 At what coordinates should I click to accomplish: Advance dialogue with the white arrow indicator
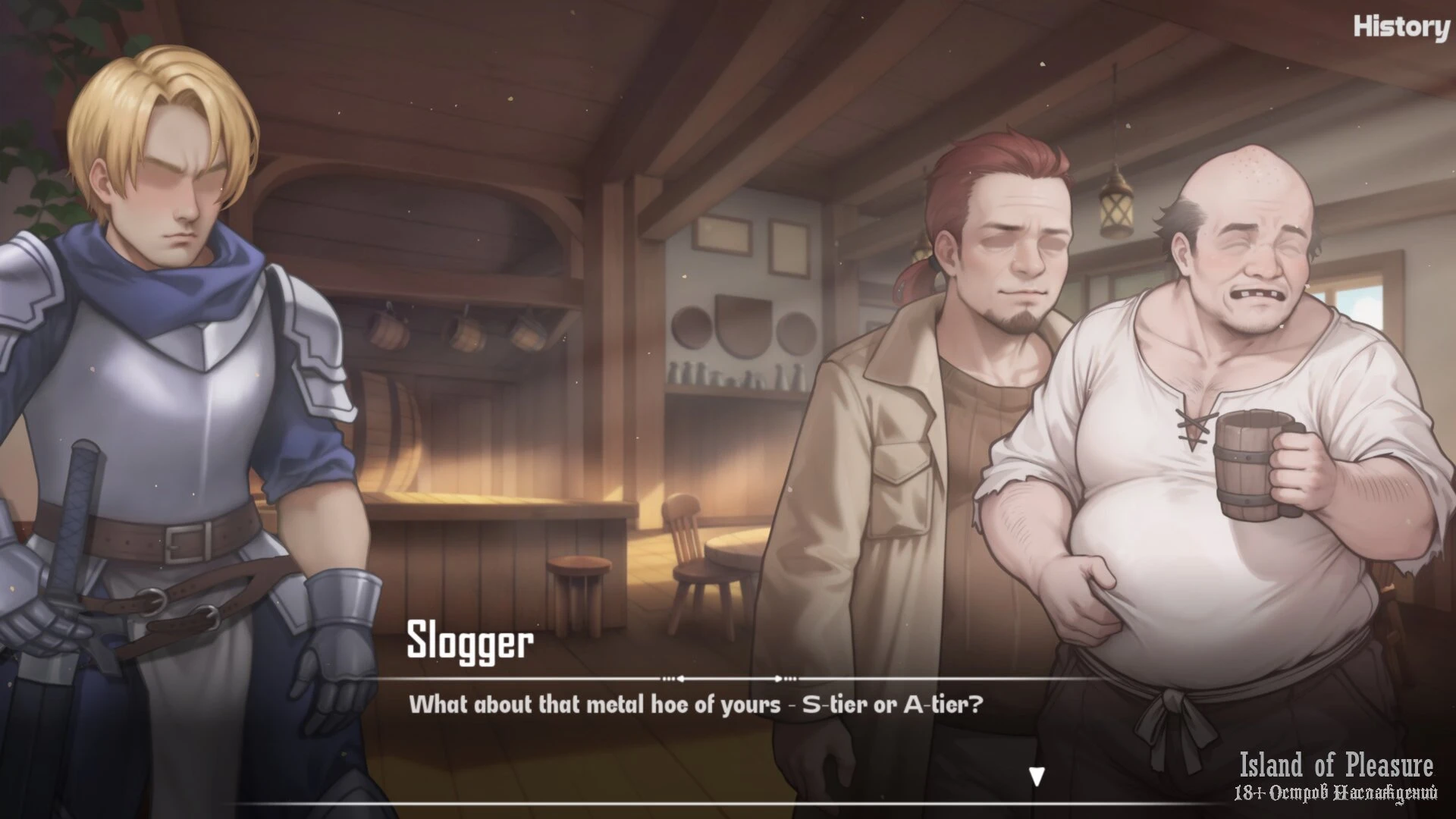(x=1037, y=776)
